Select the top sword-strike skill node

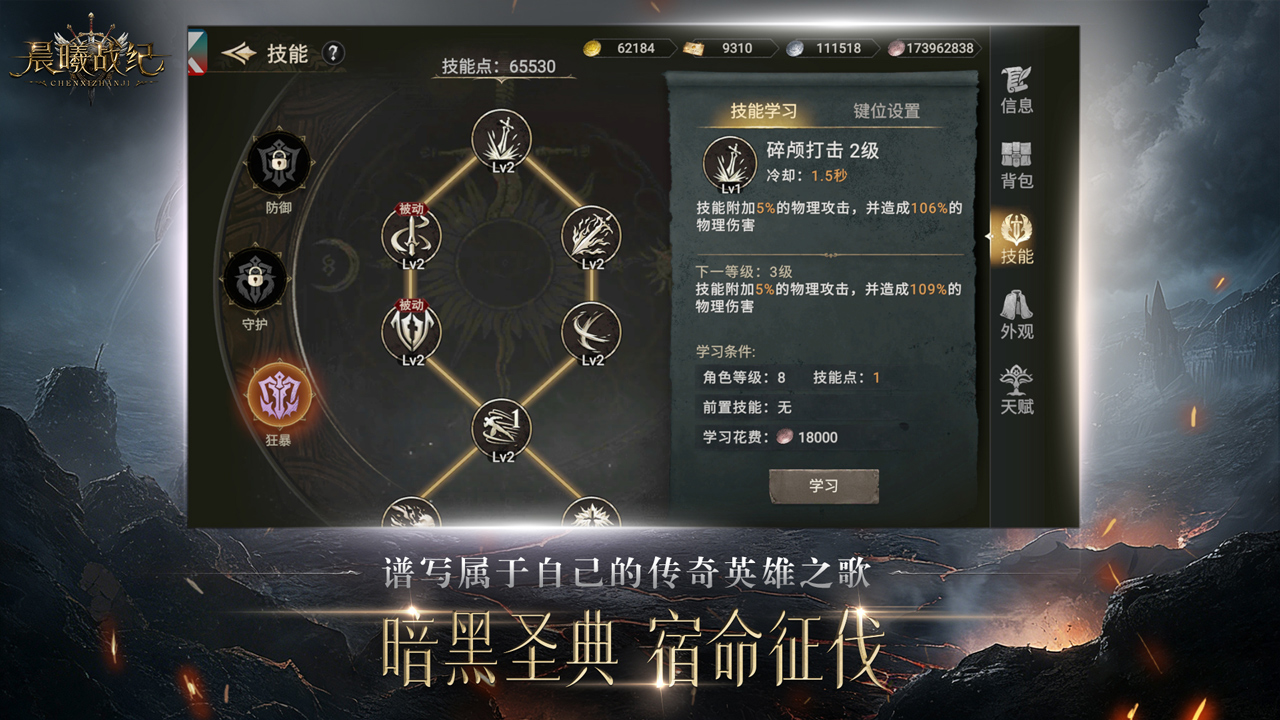click(x=501, y=139)
